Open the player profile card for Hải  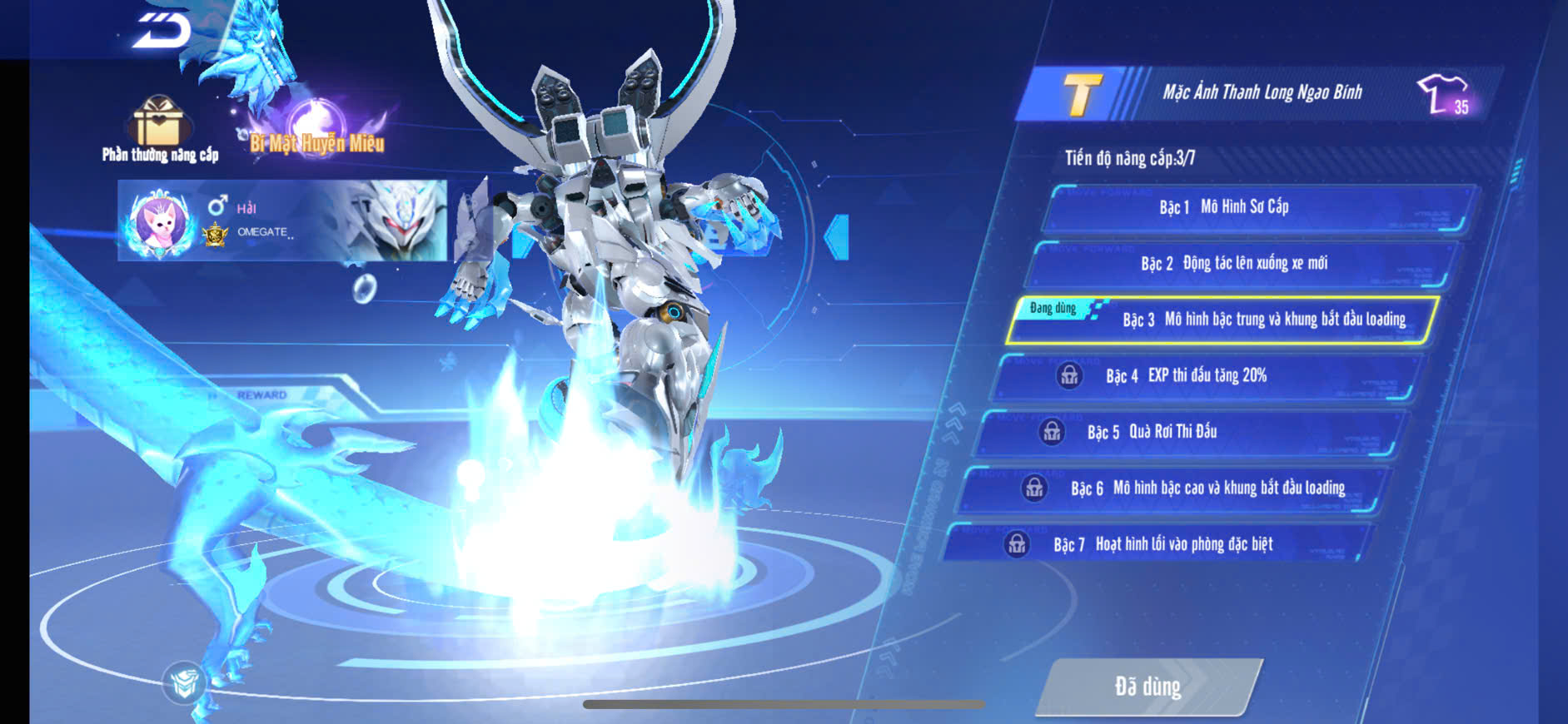pyautogui.click(x=281, y=221)
